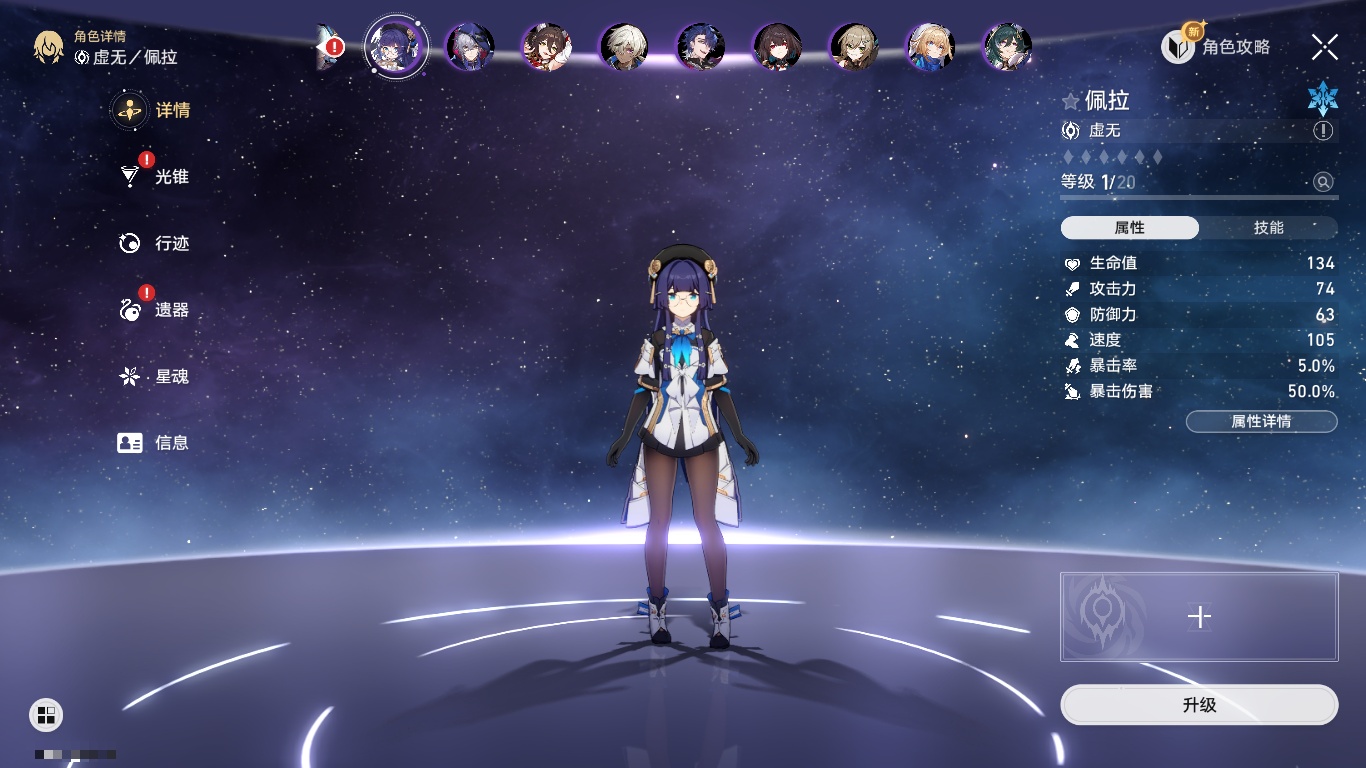Select the 属性 attributes tab
Screen dimensions: 1366x768
1130,228
